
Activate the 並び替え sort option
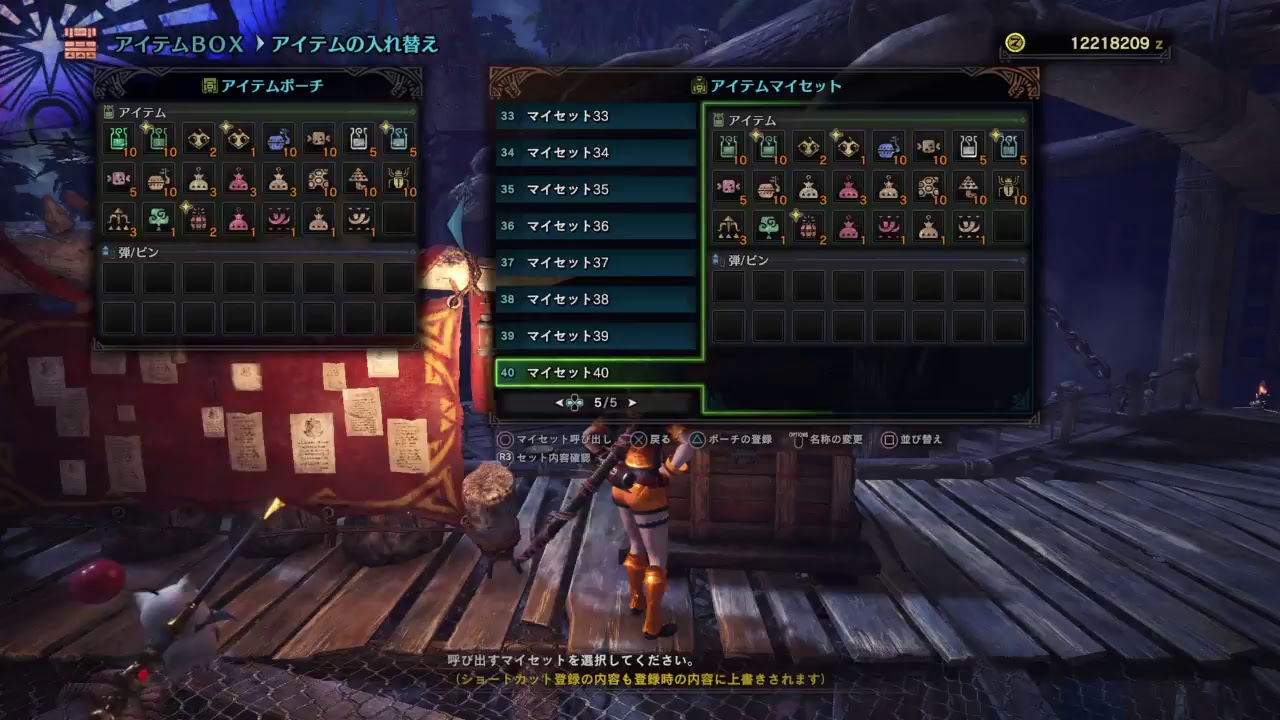coord(916,440)
